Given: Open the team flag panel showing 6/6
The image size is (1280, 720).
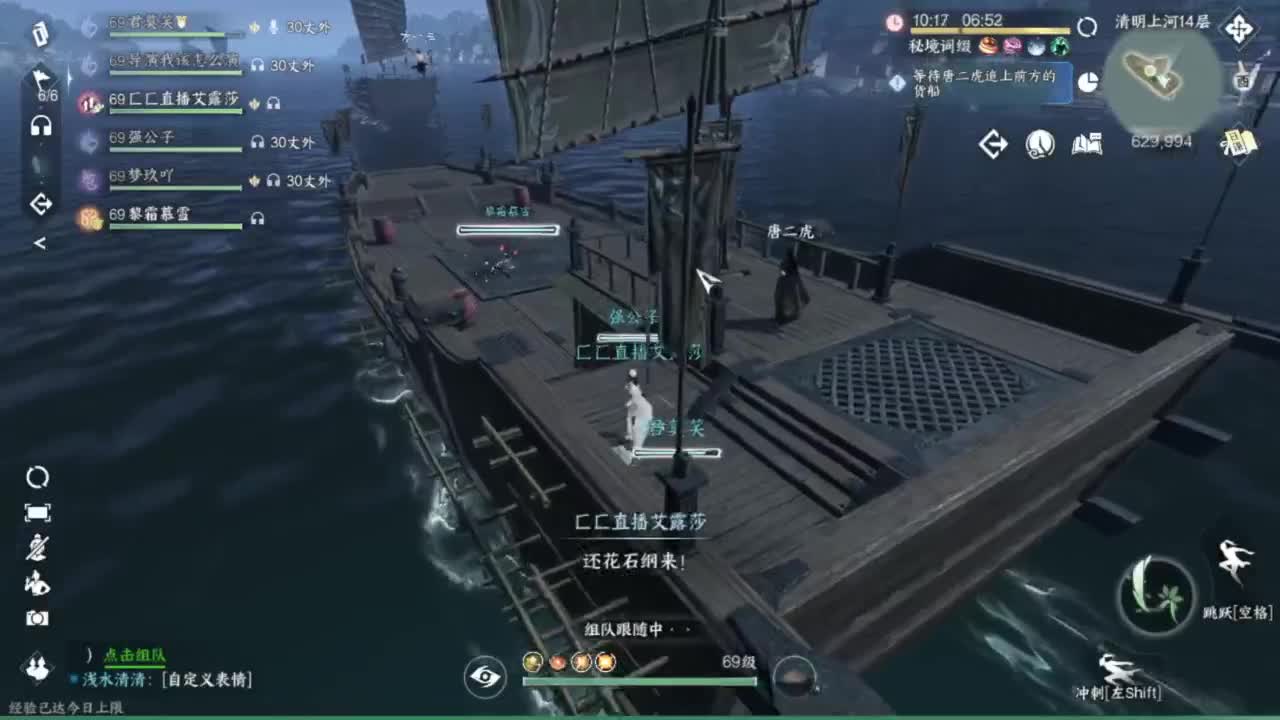Looking at the screenshot, I should click(x=42, y=84).
